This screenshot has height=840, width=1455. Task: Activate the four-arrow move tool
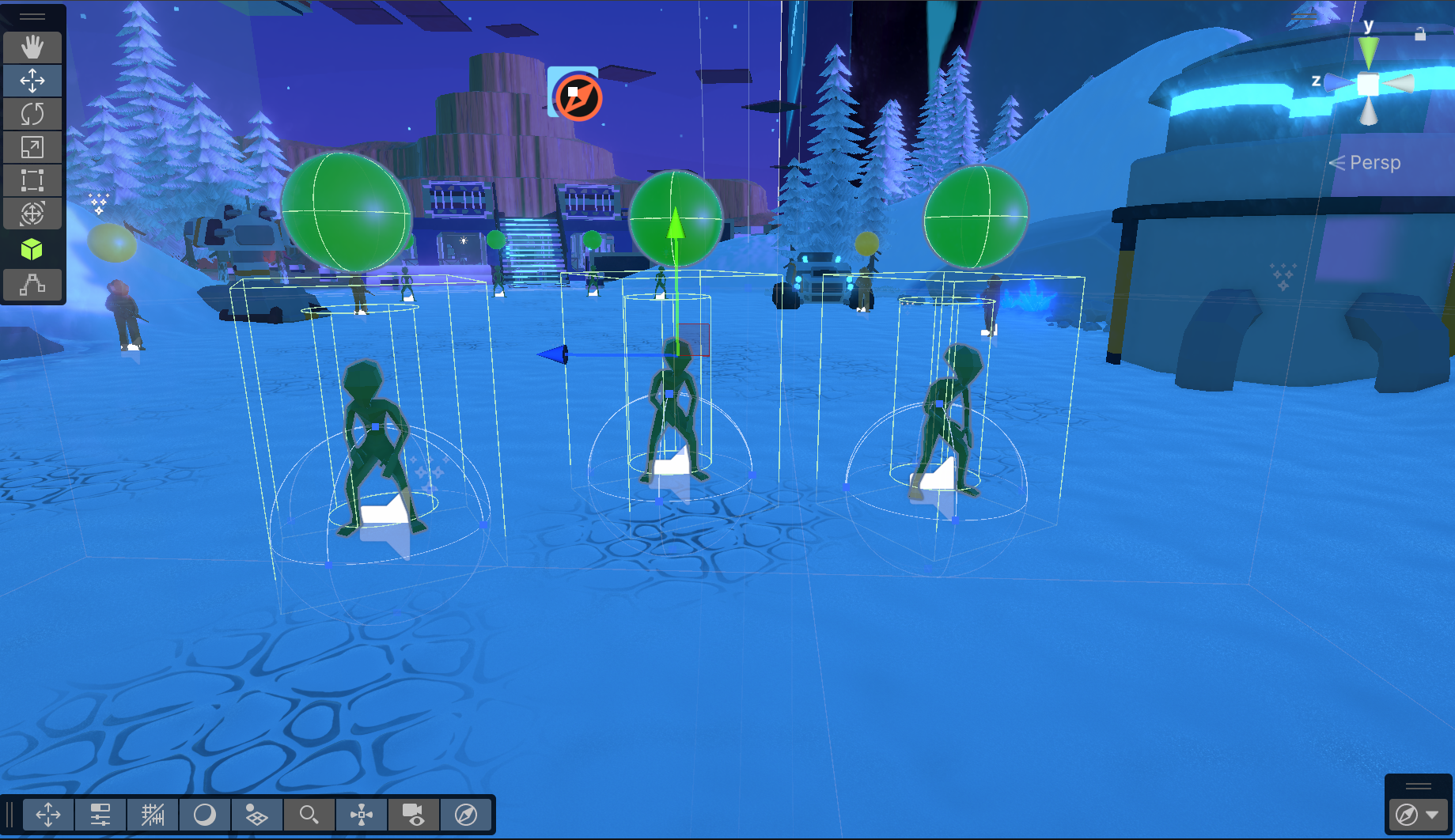[x=32, y=81]
